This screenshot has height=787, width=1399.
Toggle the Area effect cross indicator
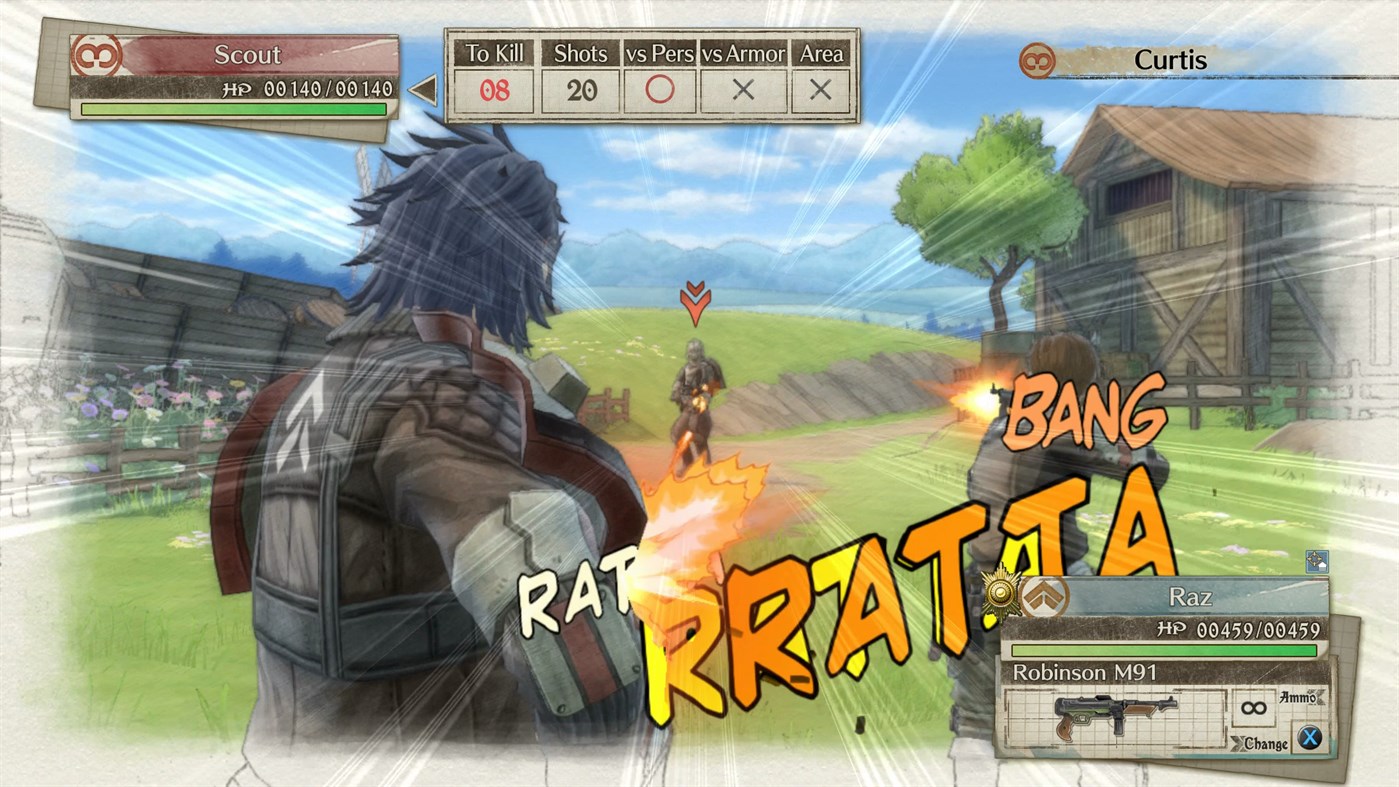819,89
